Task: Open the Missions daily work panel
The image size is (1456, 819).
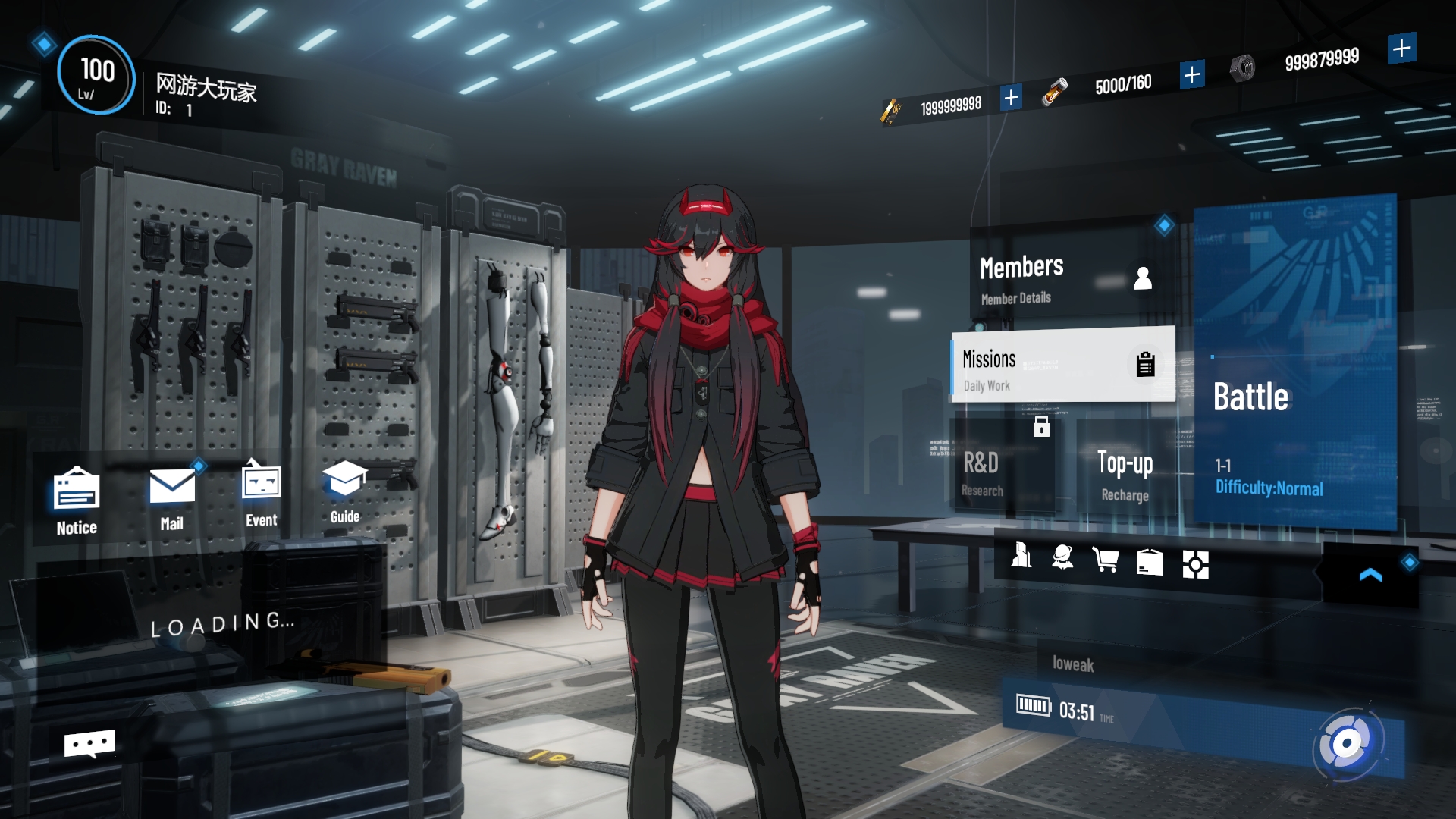Action: click(1062, 366)
